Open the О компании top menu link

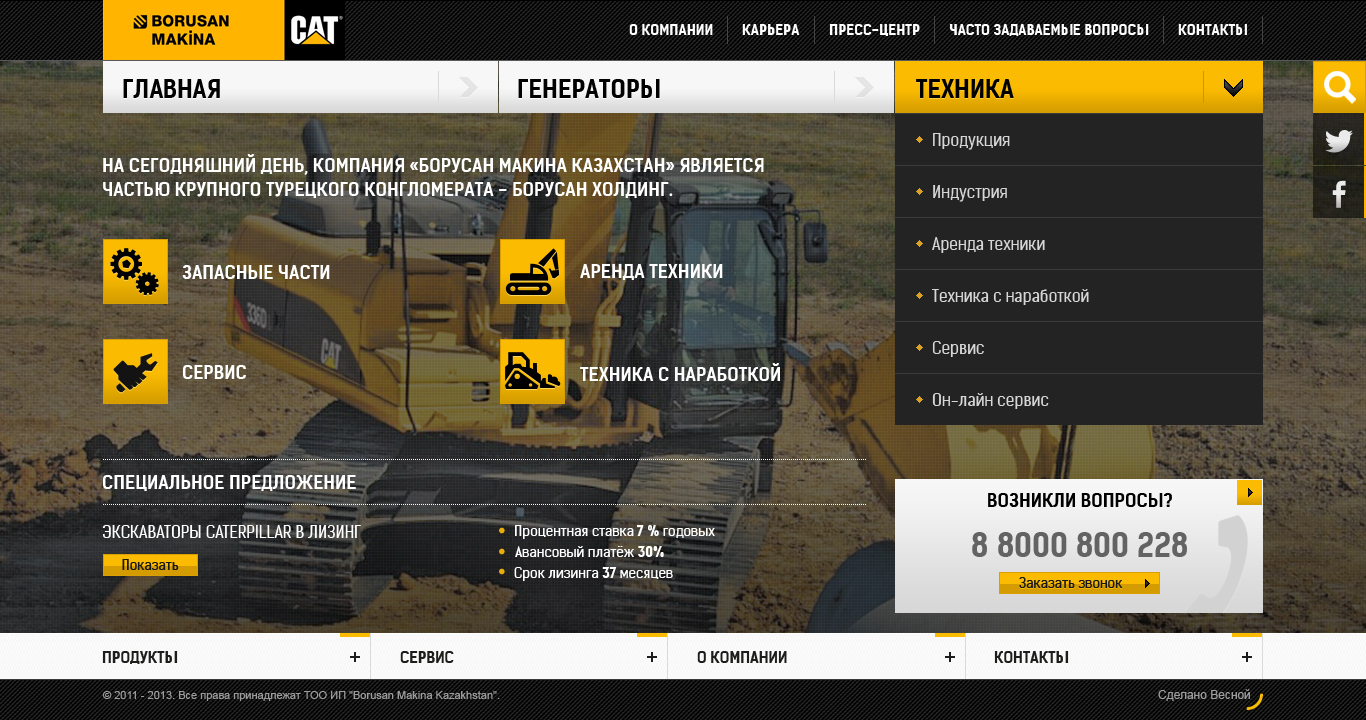[670, 30]
